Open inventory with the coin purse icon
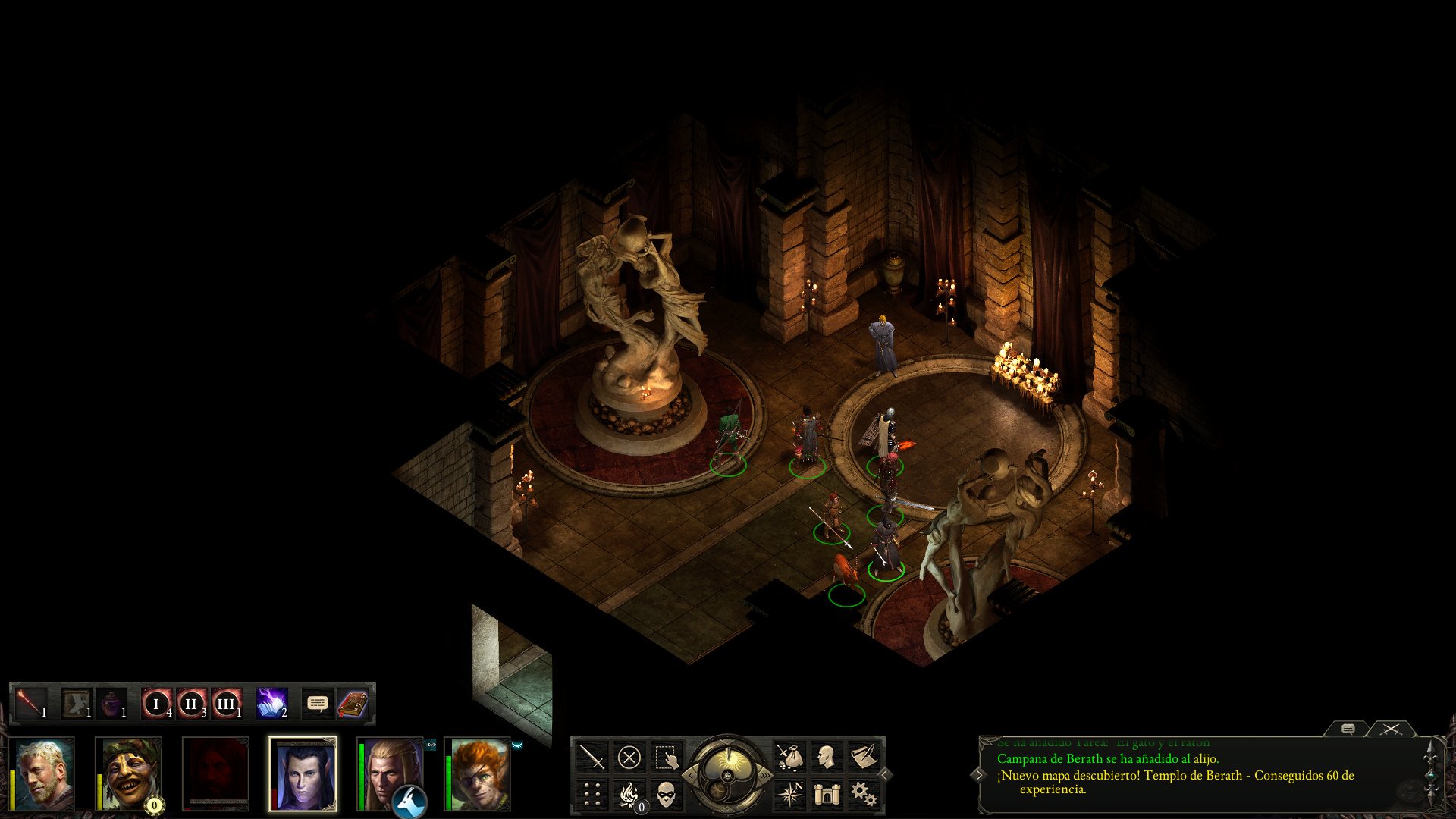1456x819 pixels. tap(790, 758)
